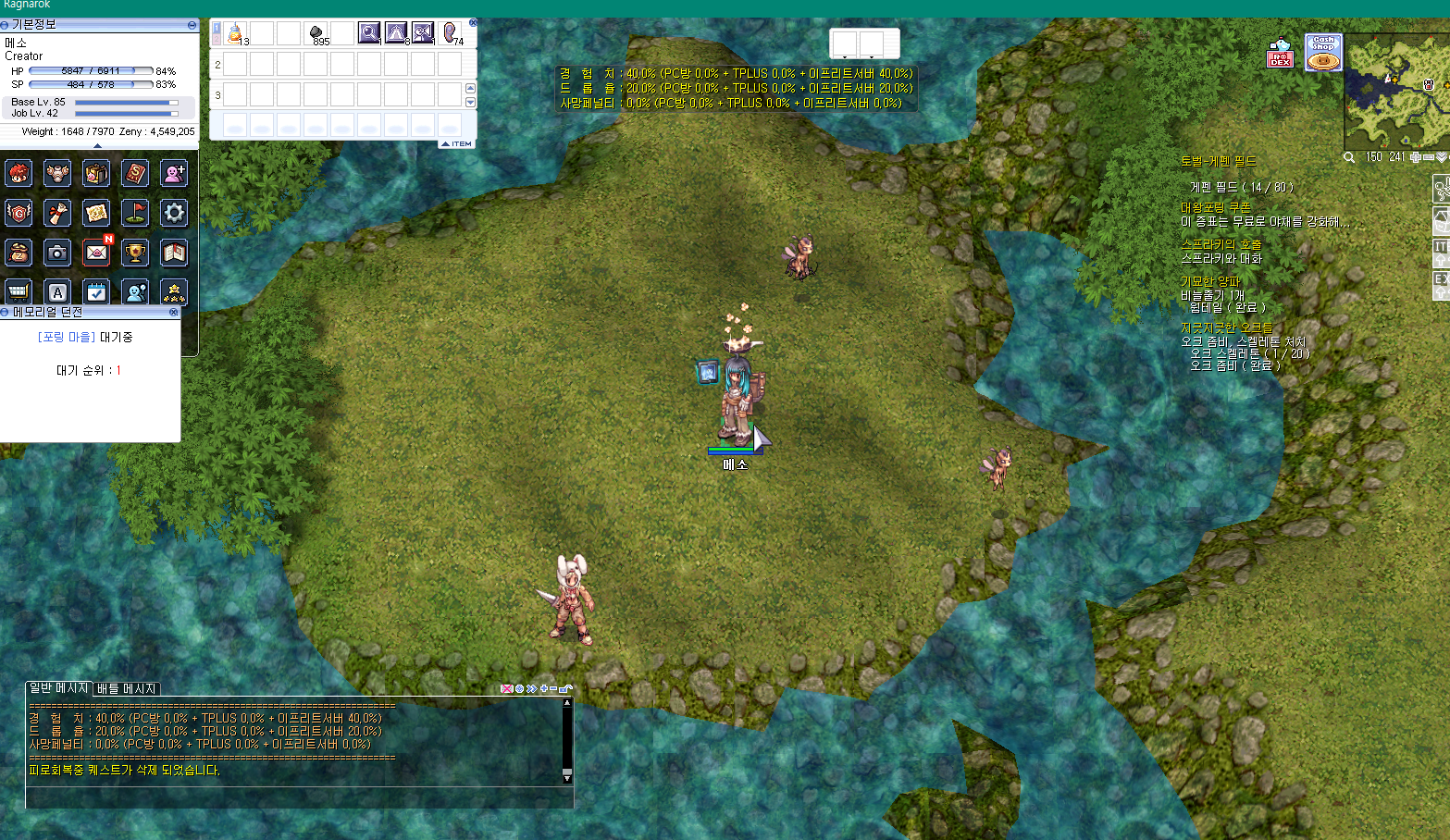Open the character head info icon
The height and width of the screenshot is (840, 1450).
pyautogui.click(x=19, y=173)
